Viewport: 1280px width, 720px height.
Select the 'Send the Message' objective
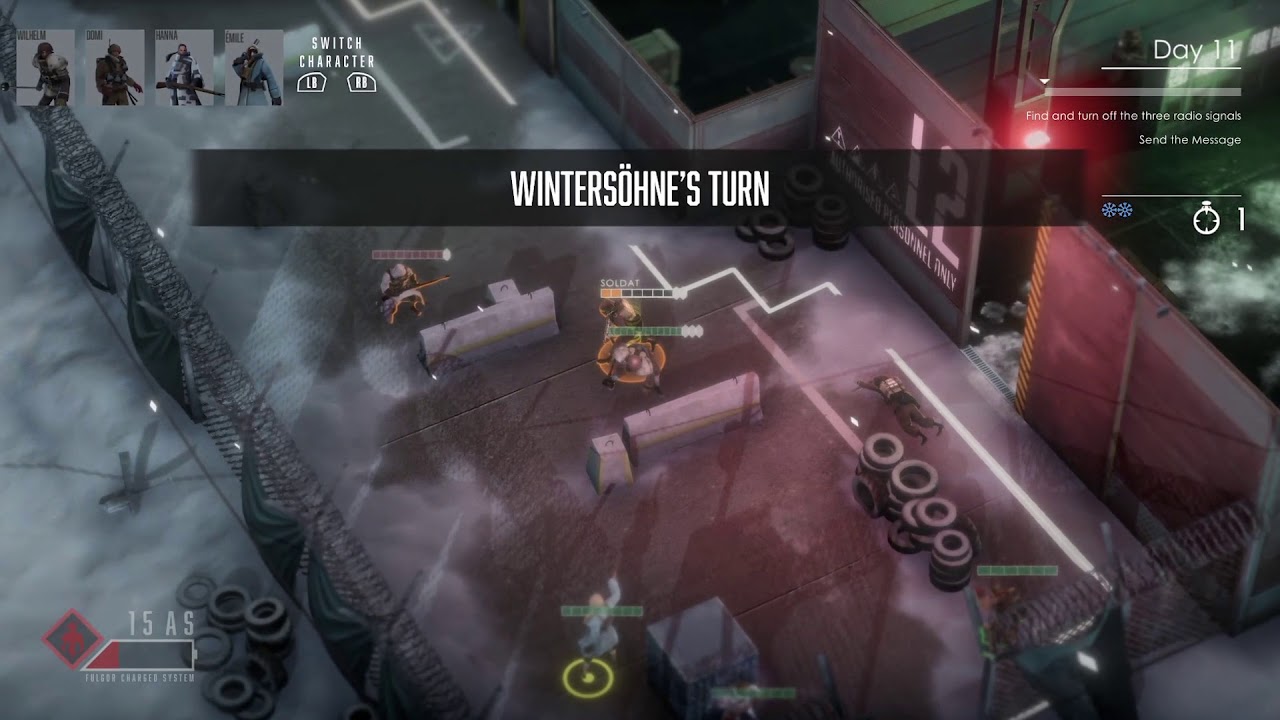point(1189,140)
